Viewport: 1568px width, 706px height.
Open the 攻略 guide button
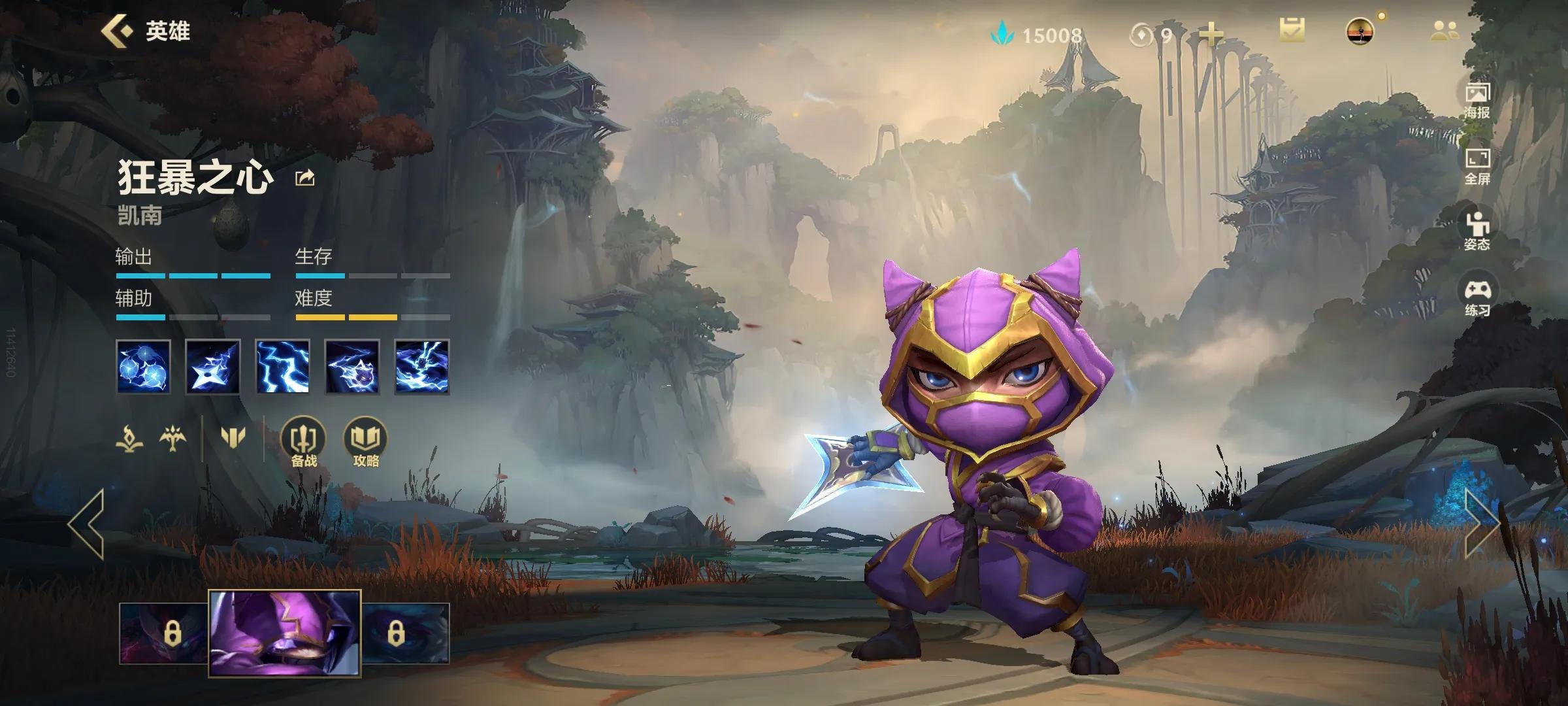tap(366, 443)
